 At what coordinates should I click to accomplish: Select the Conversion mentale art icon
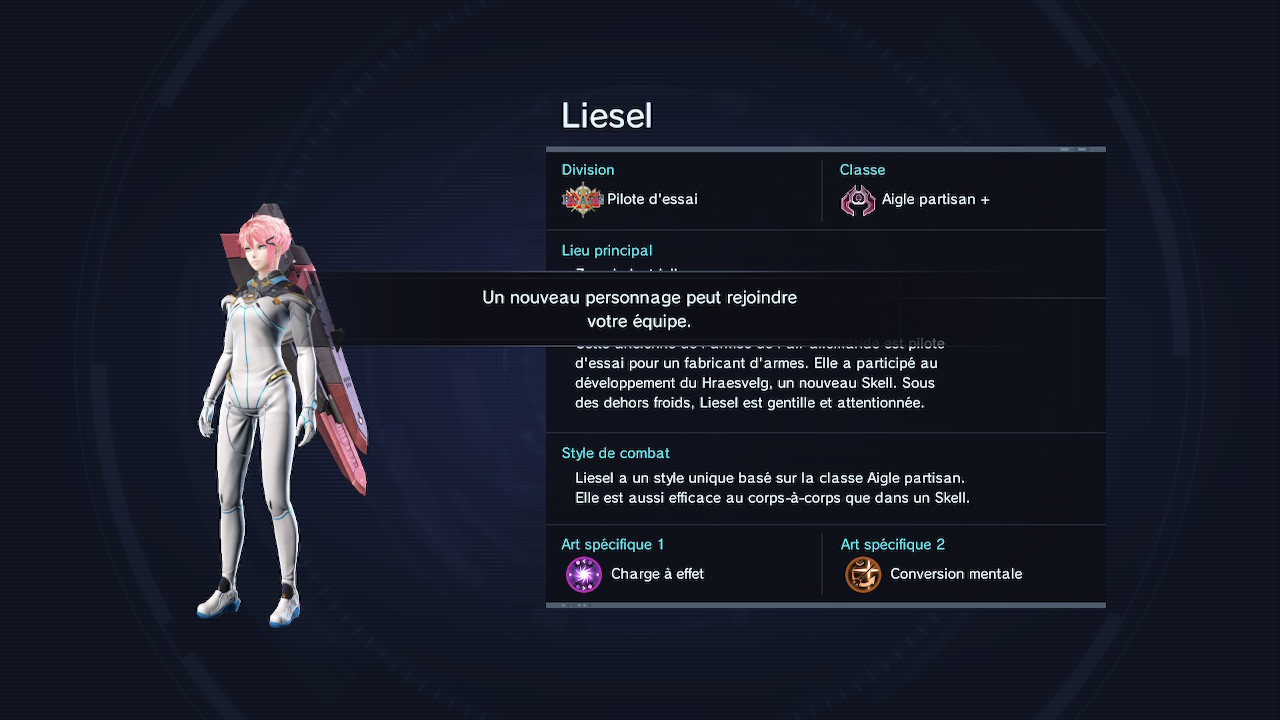click(863, 575)
